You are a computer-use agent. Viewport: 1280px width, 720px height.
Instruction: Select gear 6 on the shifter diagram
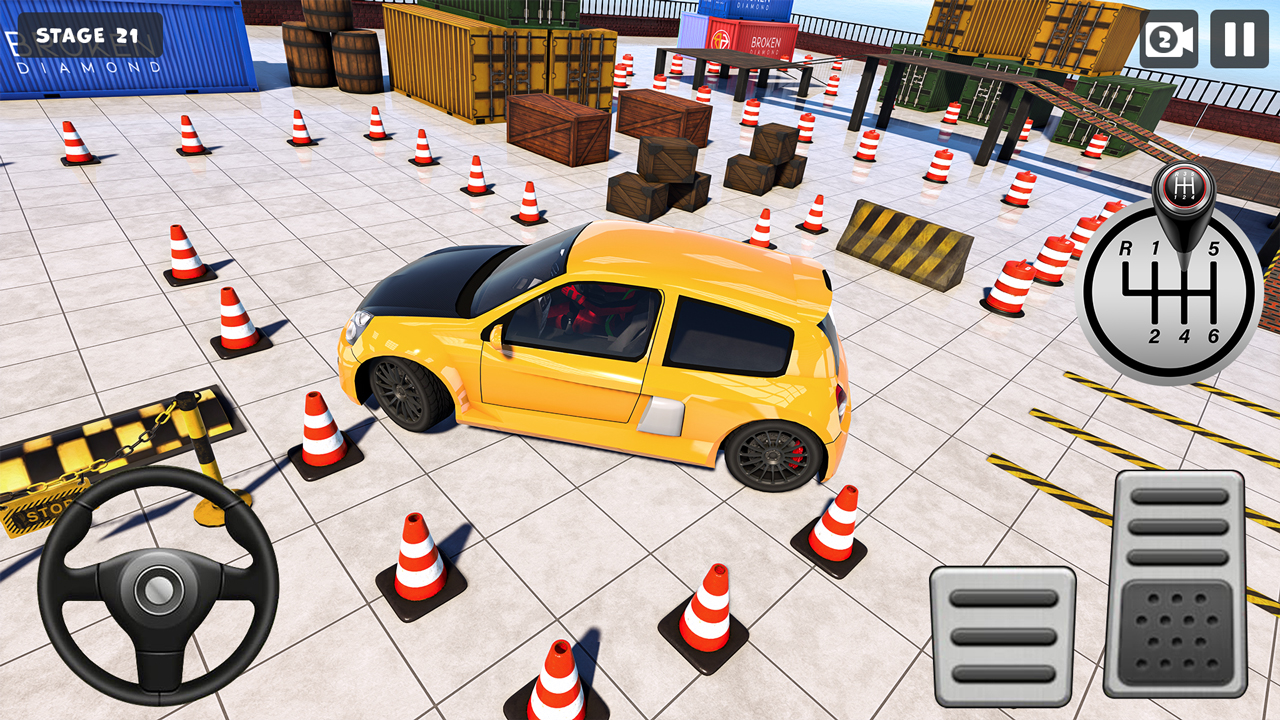(1214, 335)
